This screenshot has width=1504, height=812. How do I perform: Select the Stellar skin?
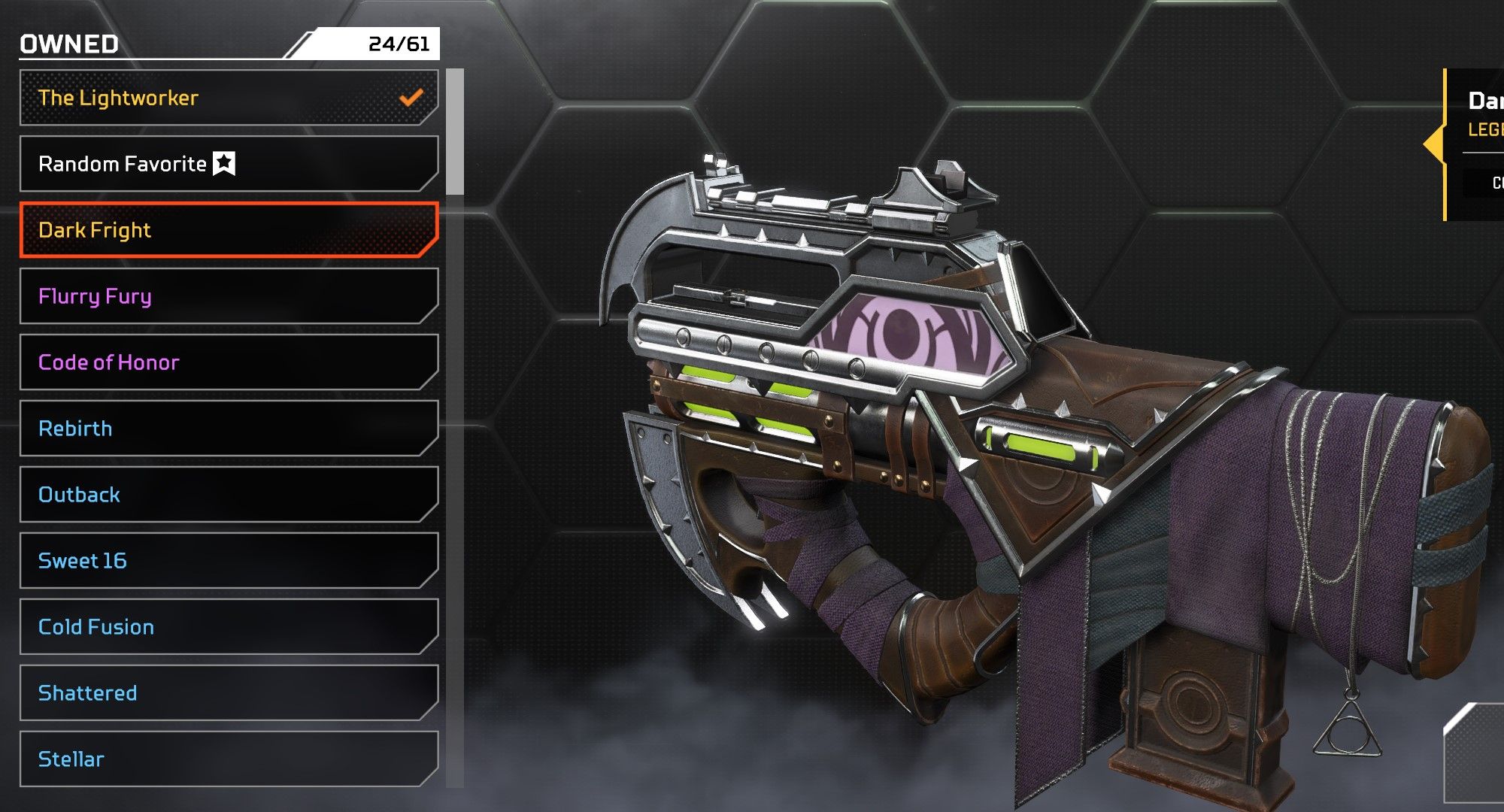(x=229, y=759)
